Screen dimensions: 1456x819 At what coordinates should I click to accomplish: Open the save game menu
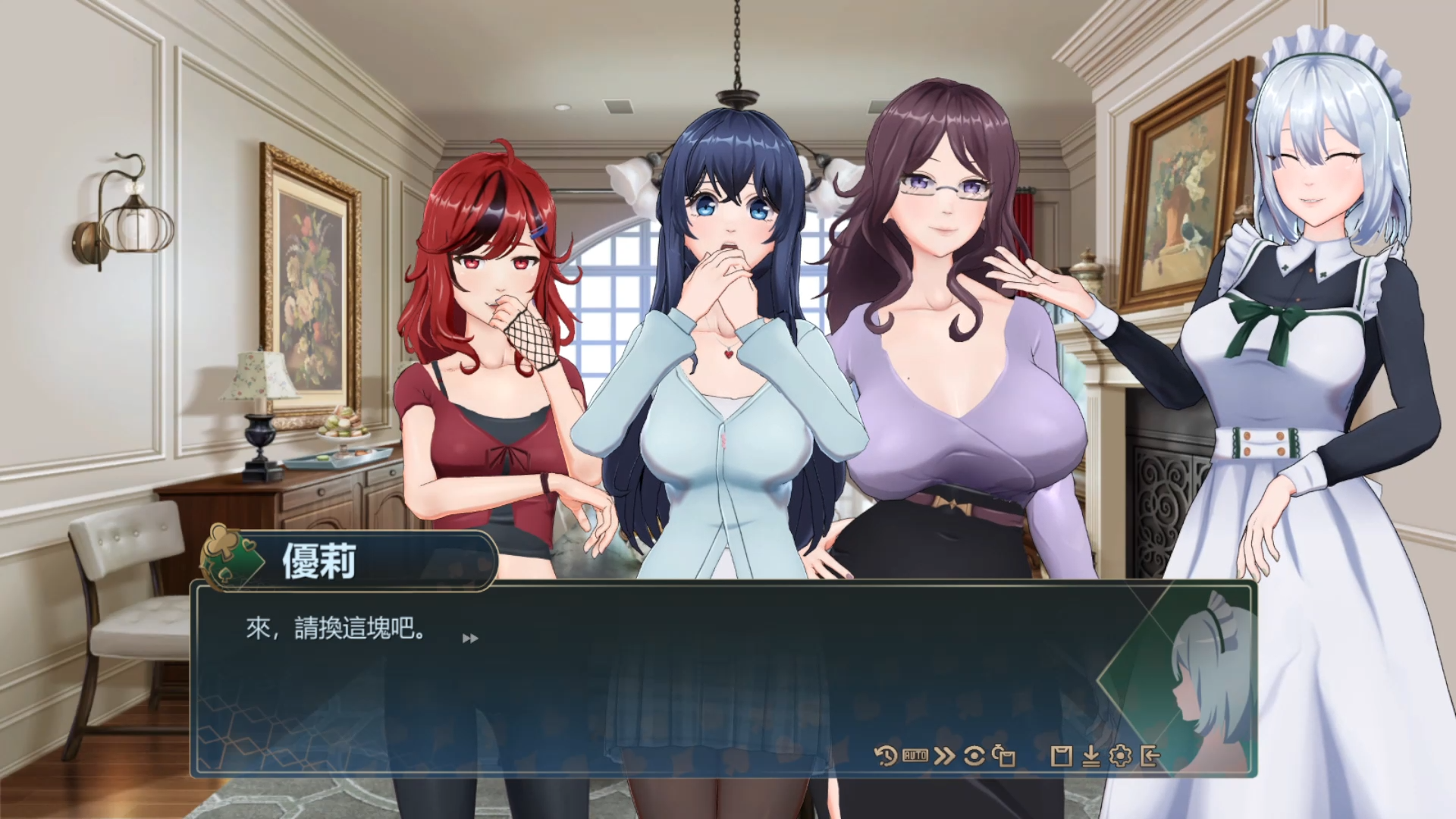pyautogui.click(x=1062, y=756)
